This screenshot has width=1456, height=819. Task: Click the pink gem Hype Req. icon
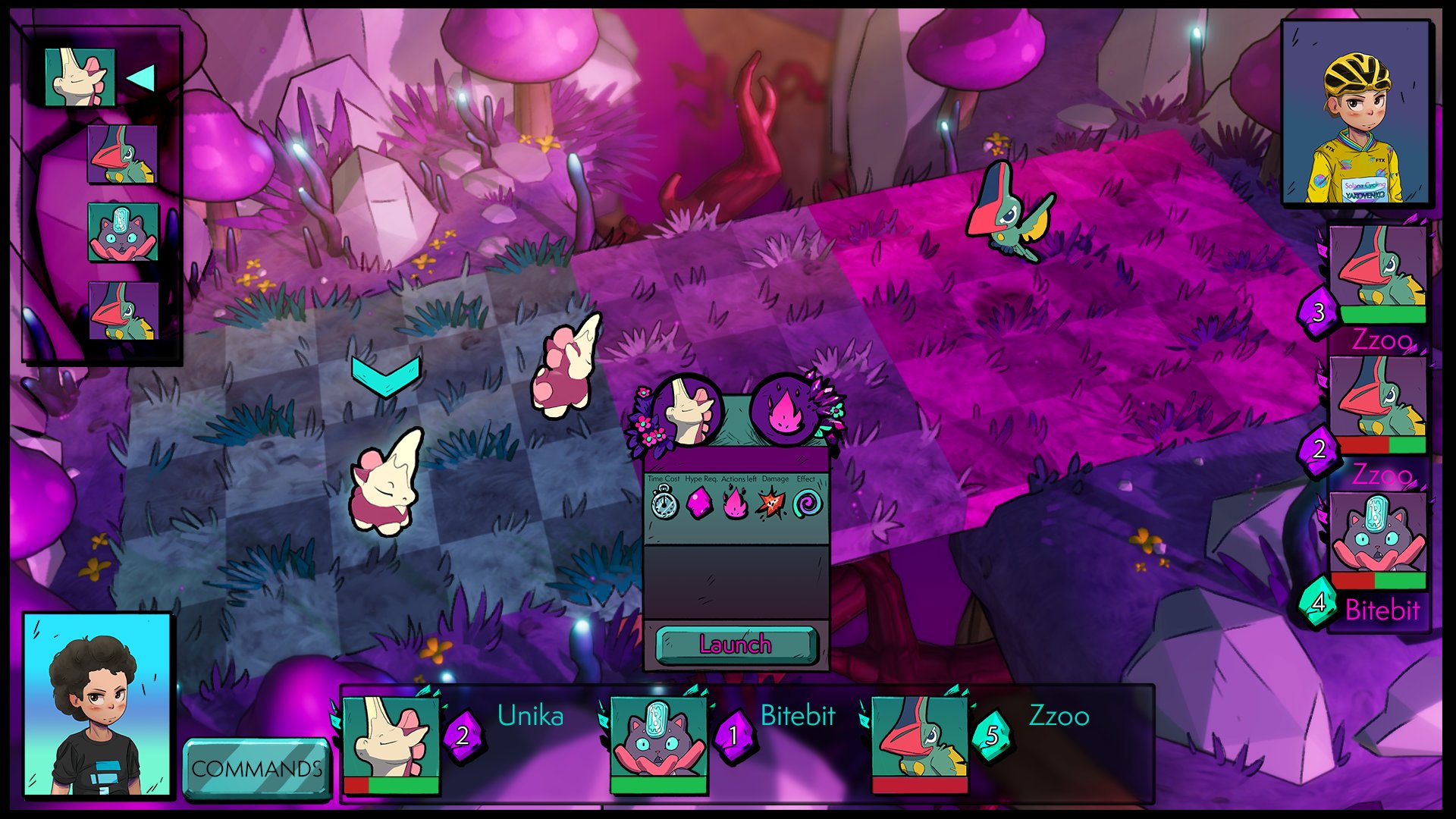click(x=699, y=504)
